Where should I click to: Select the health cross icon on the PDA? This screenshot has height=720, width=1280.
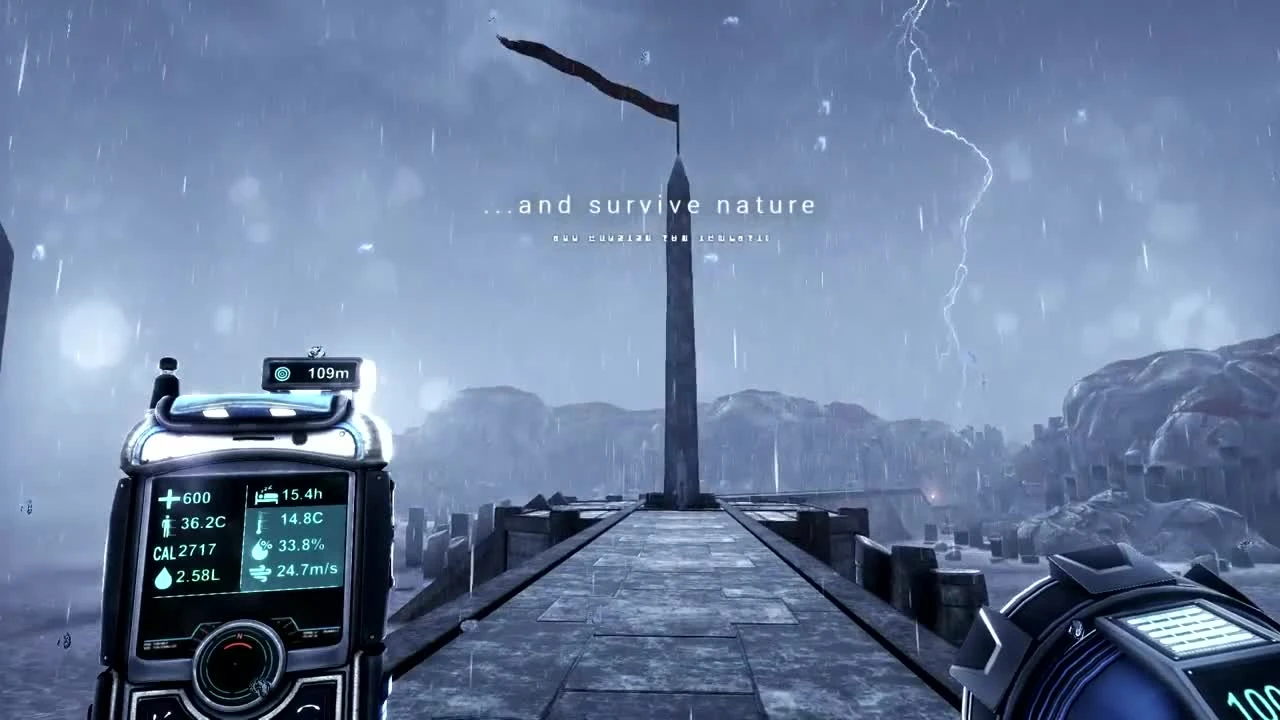pyautogui.click(x=168, y=498)
